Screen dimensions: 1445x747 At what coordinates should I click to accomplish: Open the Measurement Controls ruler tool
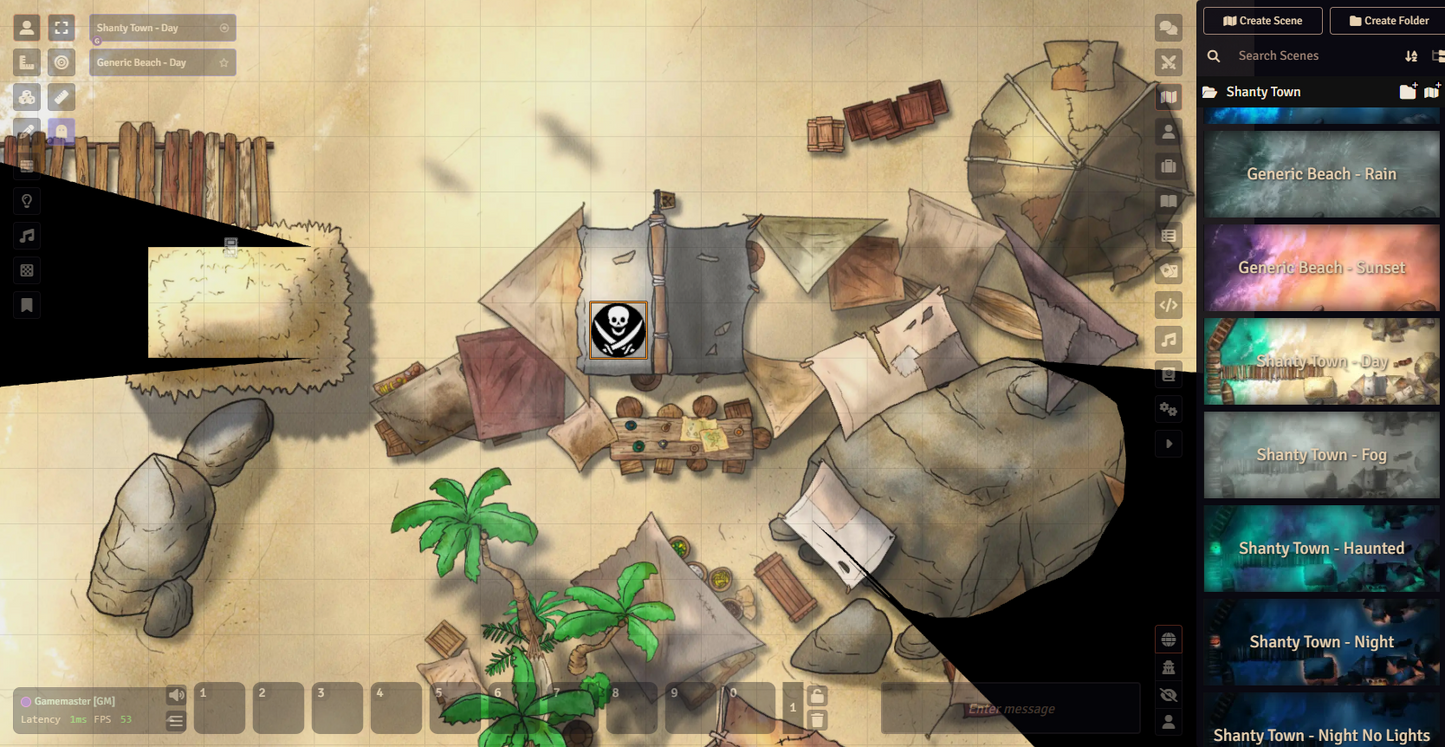pyautogui.click(x=27, y=62)
